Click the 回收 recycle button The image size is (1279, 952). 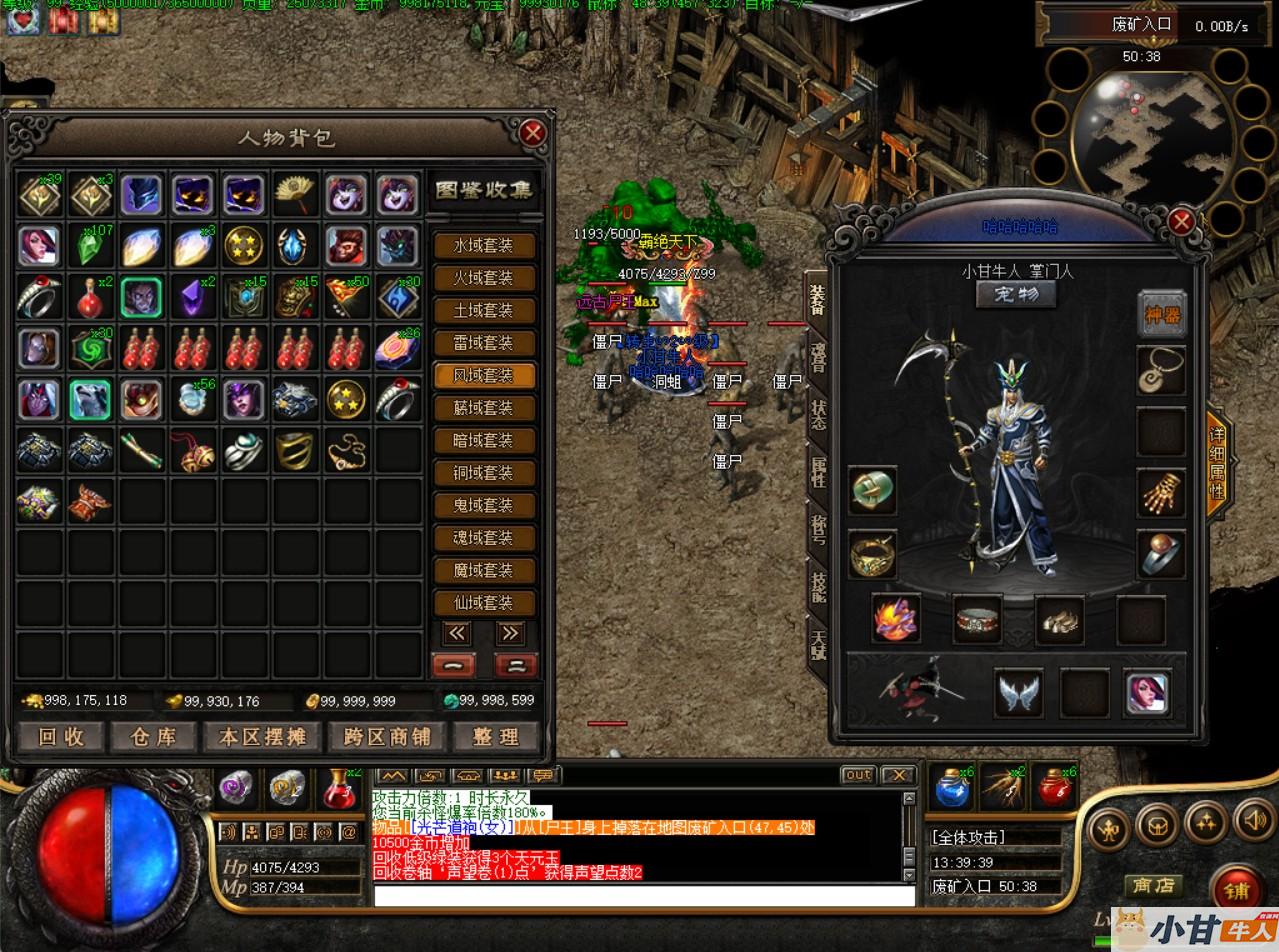(61, 737)
